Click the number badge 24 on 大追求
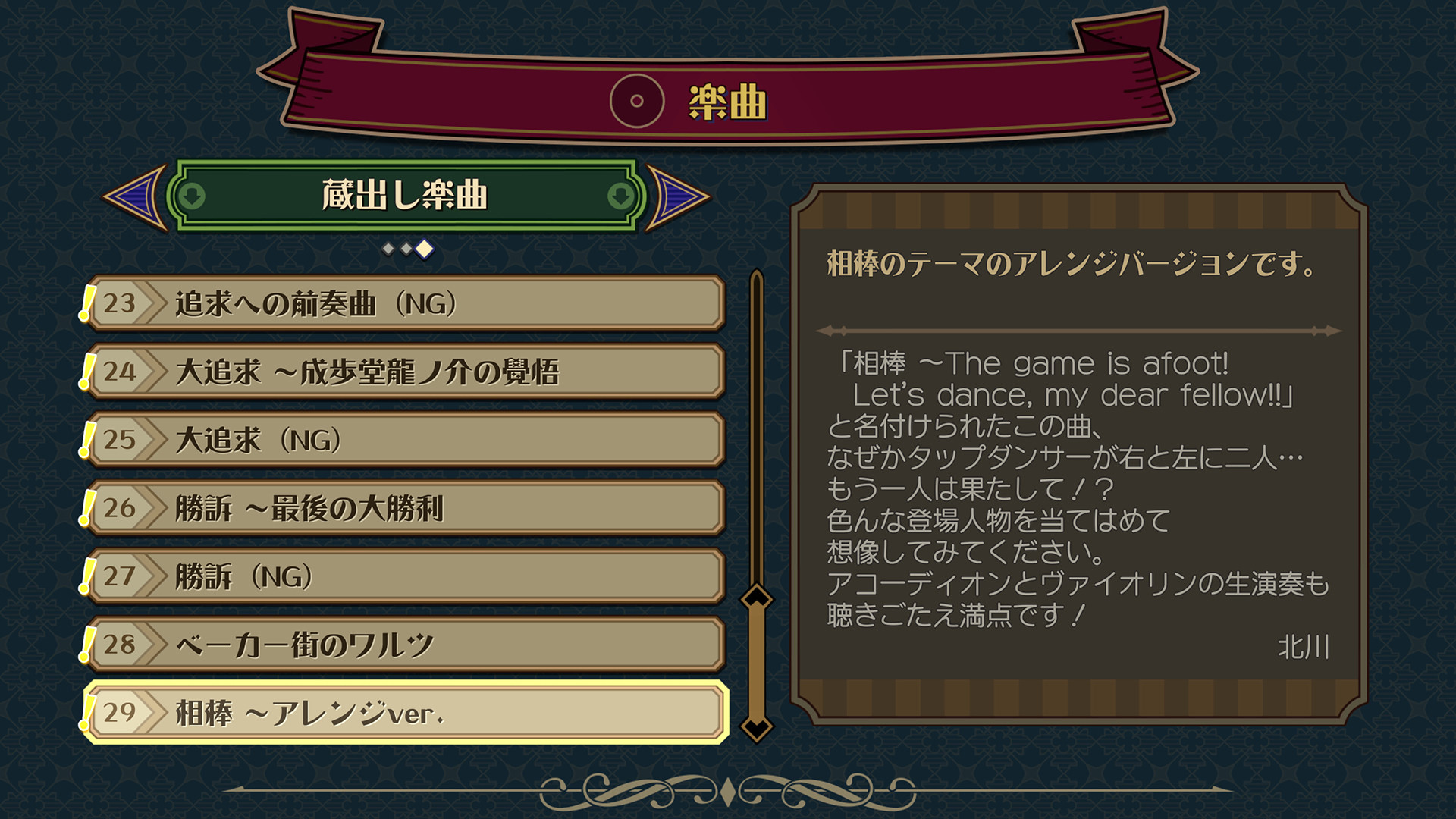This screenshot has height=819, width=1456. pyautogui.click(x=121, y=371)
